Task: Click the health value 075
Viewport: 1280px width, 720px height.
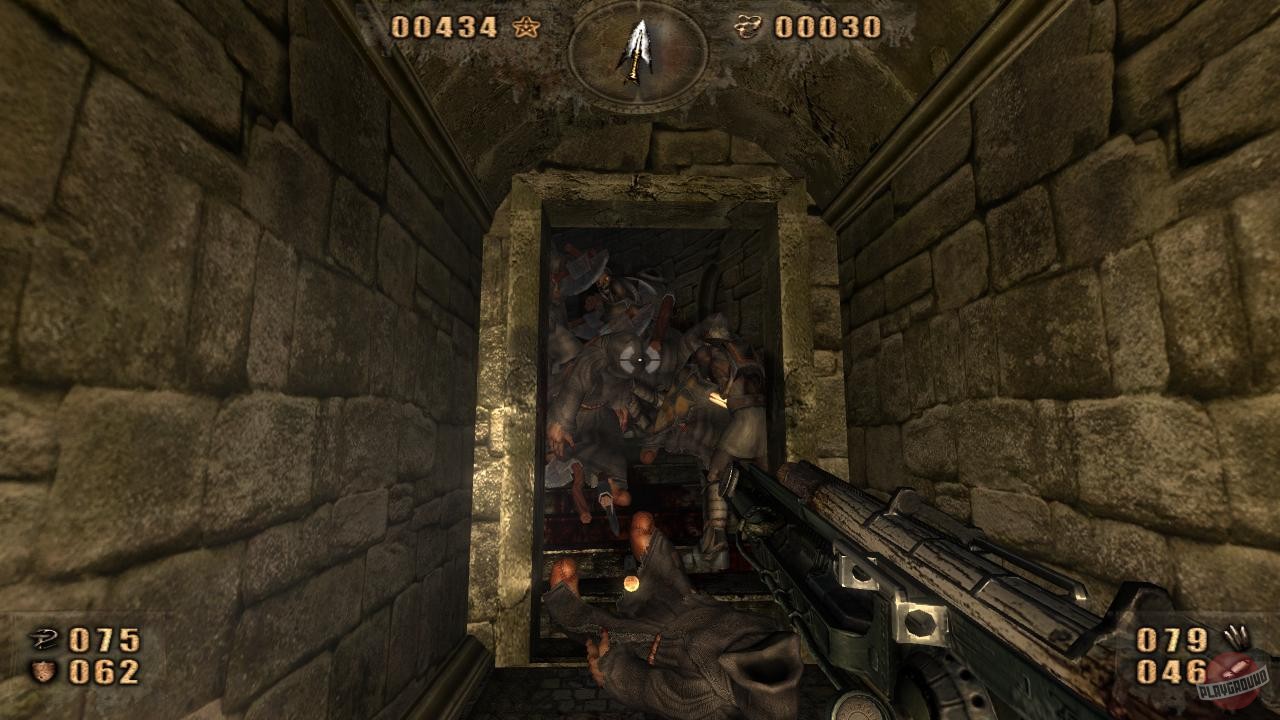Action: coord(102,637)
